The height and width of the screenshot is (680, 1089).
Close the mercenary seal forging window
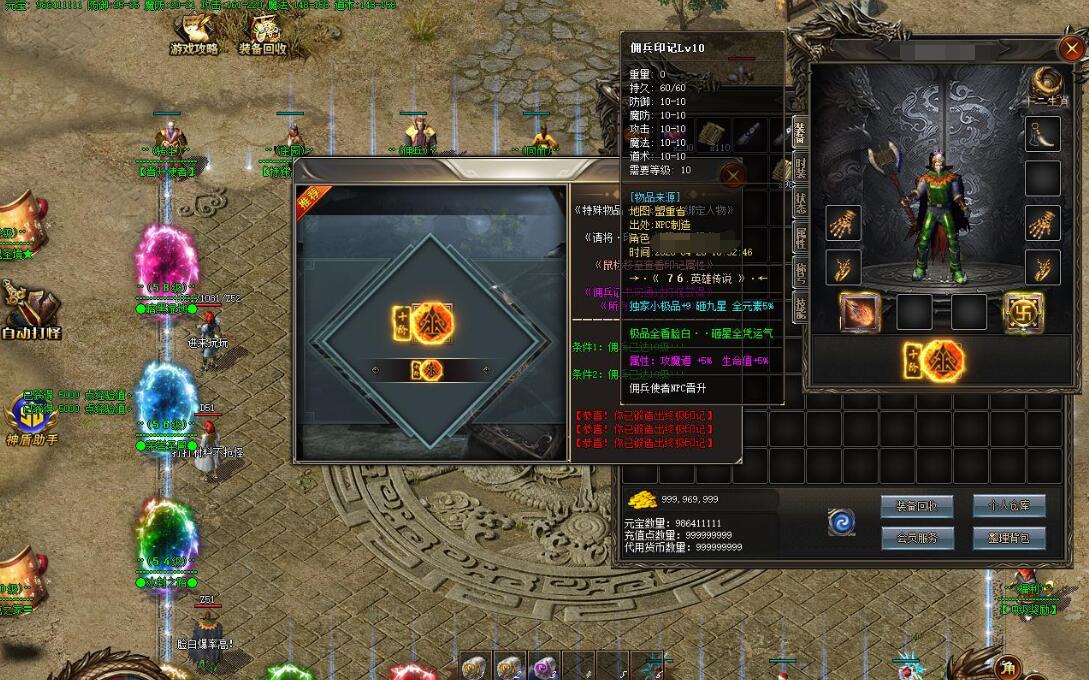(733, 177)
